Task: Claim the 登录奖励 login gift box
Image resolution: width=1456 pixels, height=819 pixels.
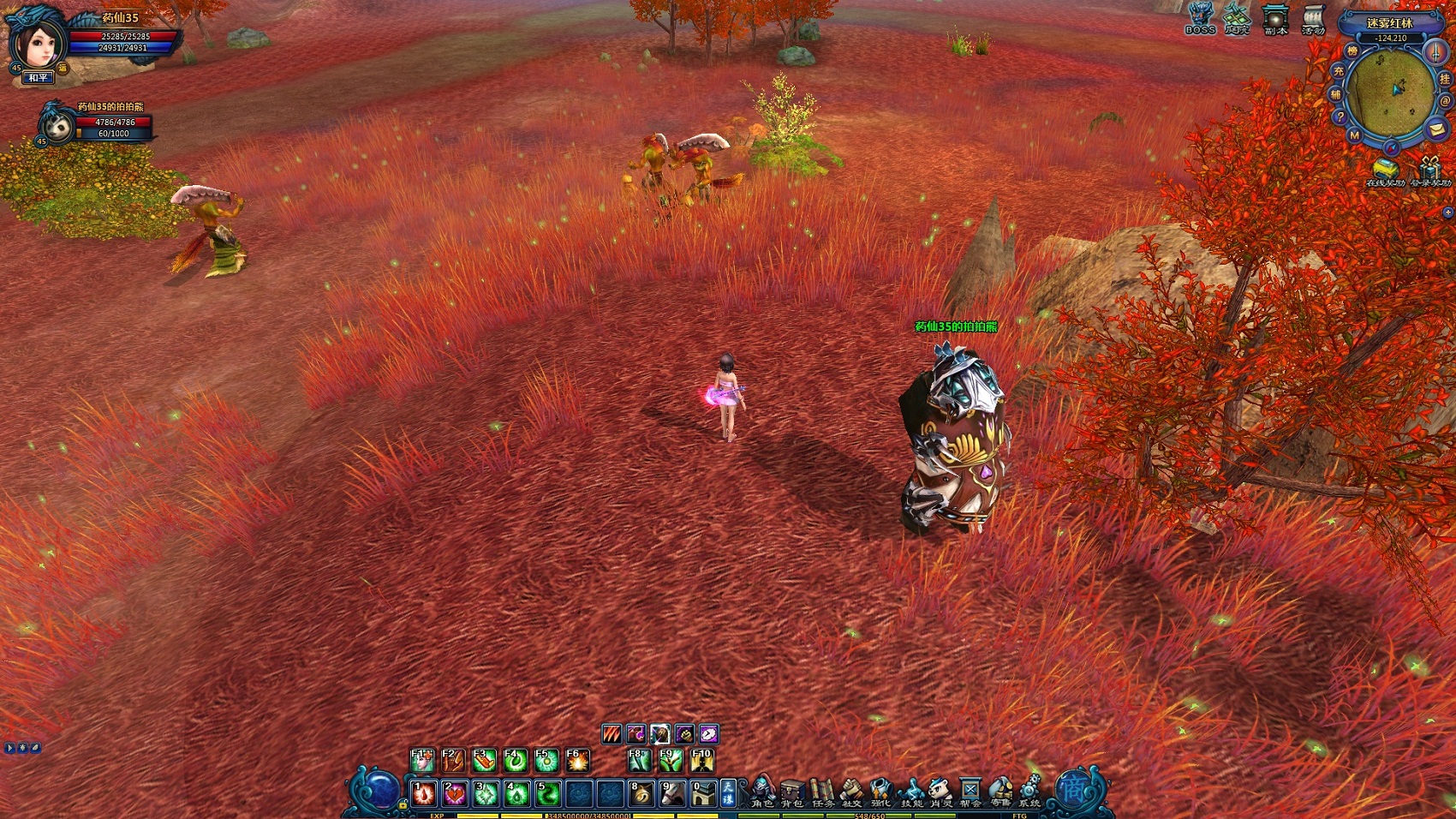Action: (x=1431, y=170)
